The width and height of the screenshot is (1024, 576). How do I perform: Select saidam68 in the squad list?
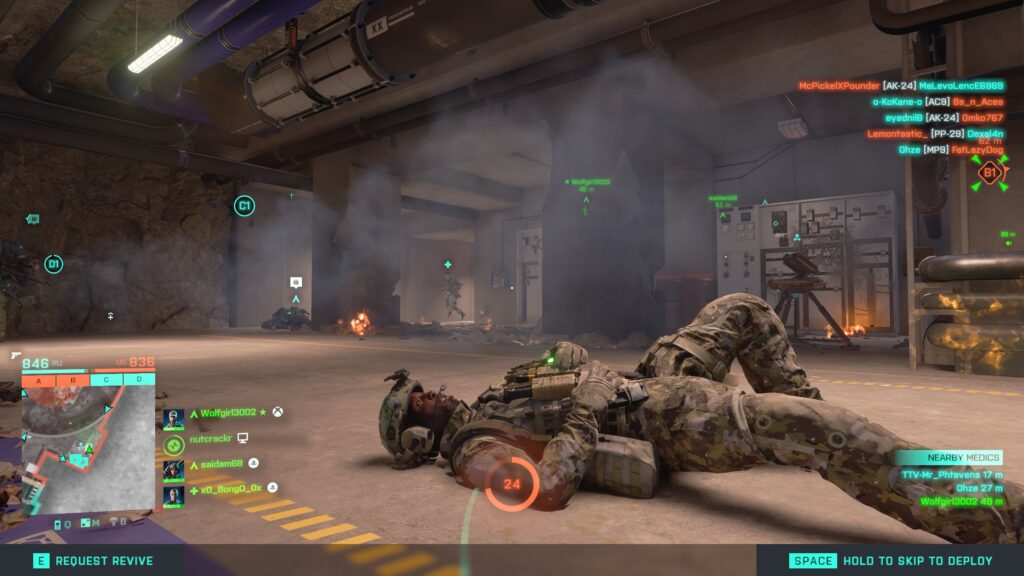(214, 464)
